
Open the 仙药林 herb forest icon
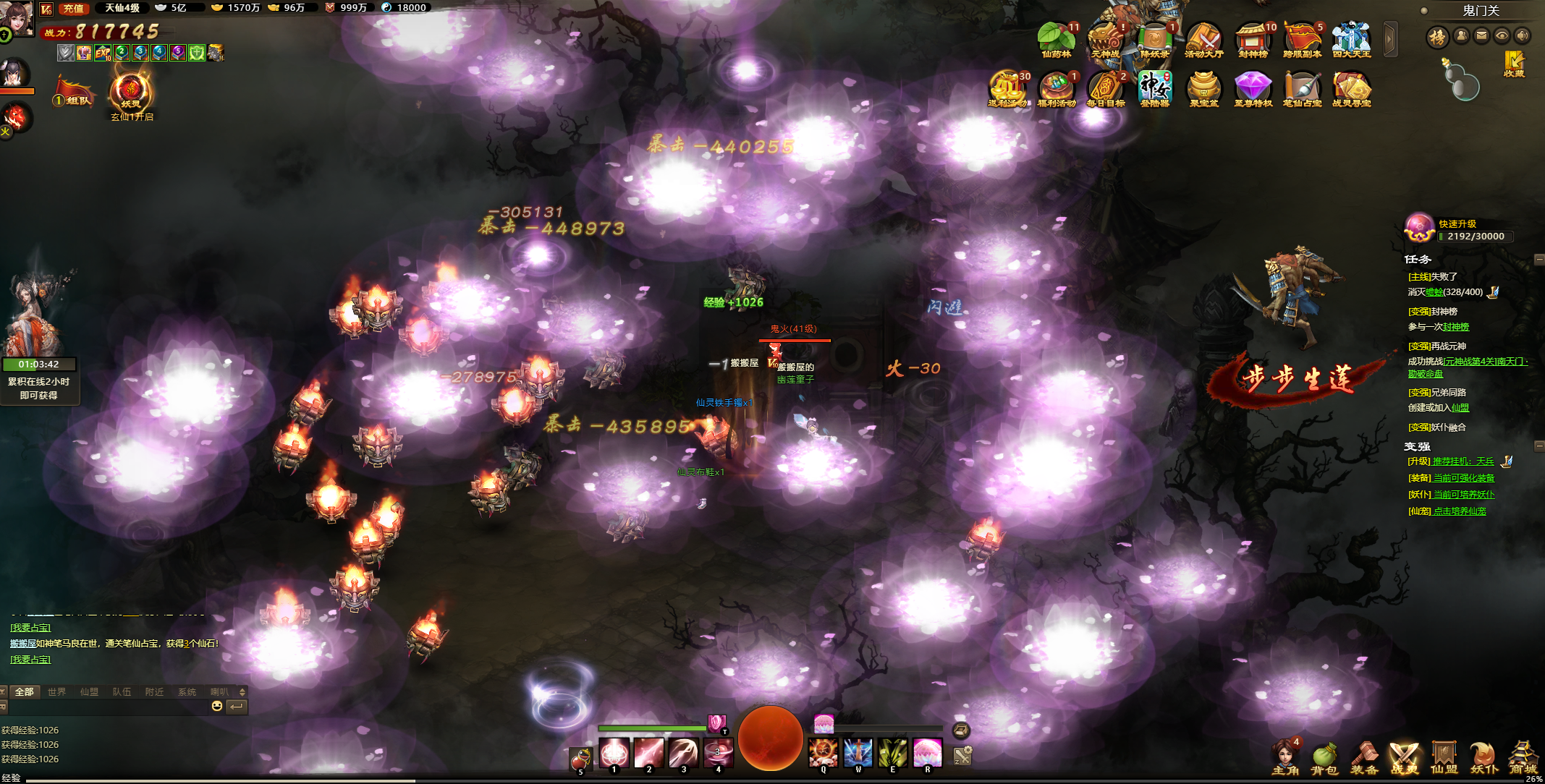click(1056, 40)
